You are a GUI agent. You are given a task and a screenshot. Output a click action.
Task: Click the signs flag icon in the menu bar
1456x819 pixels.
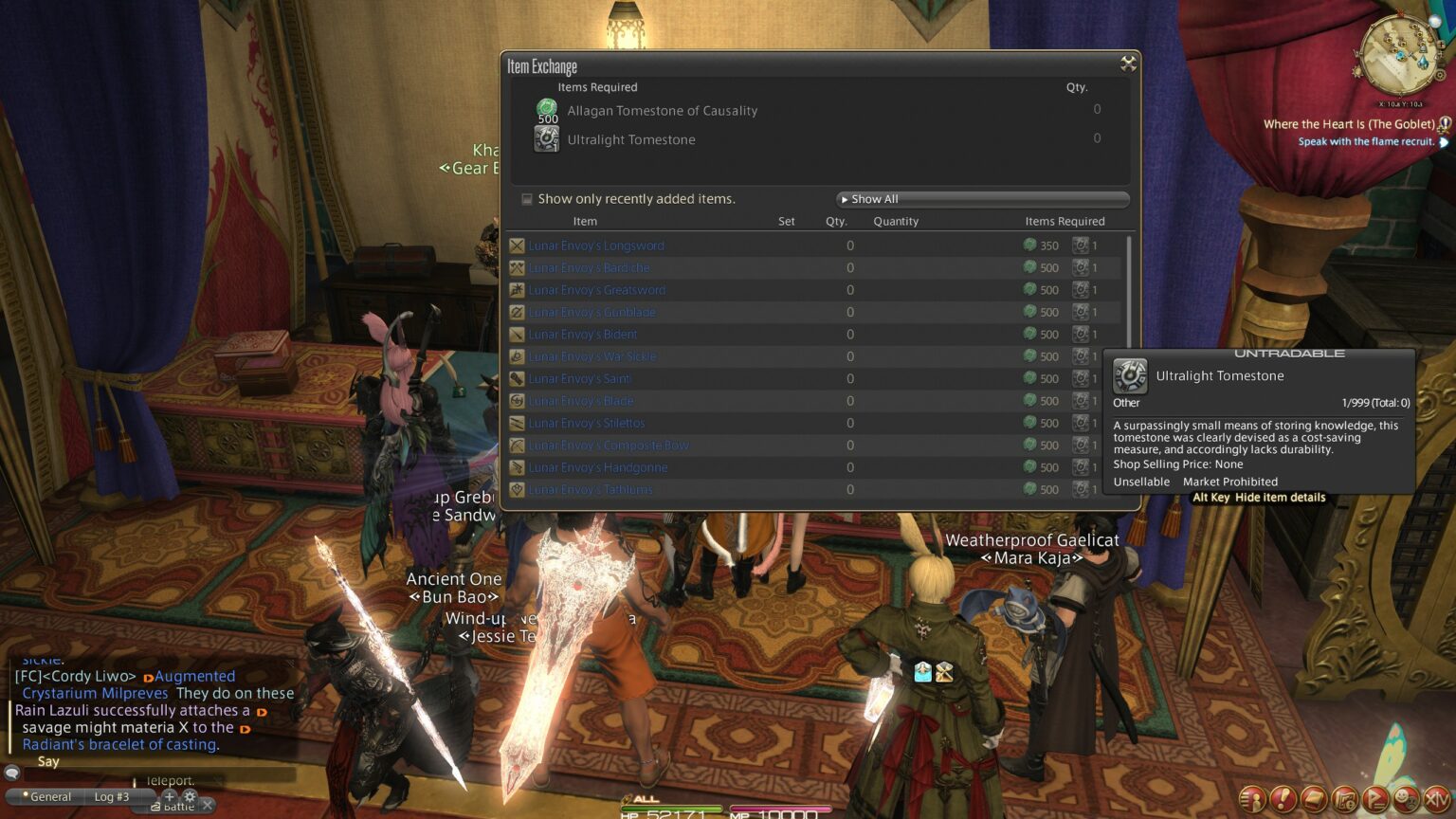(x=1373, y=799)
